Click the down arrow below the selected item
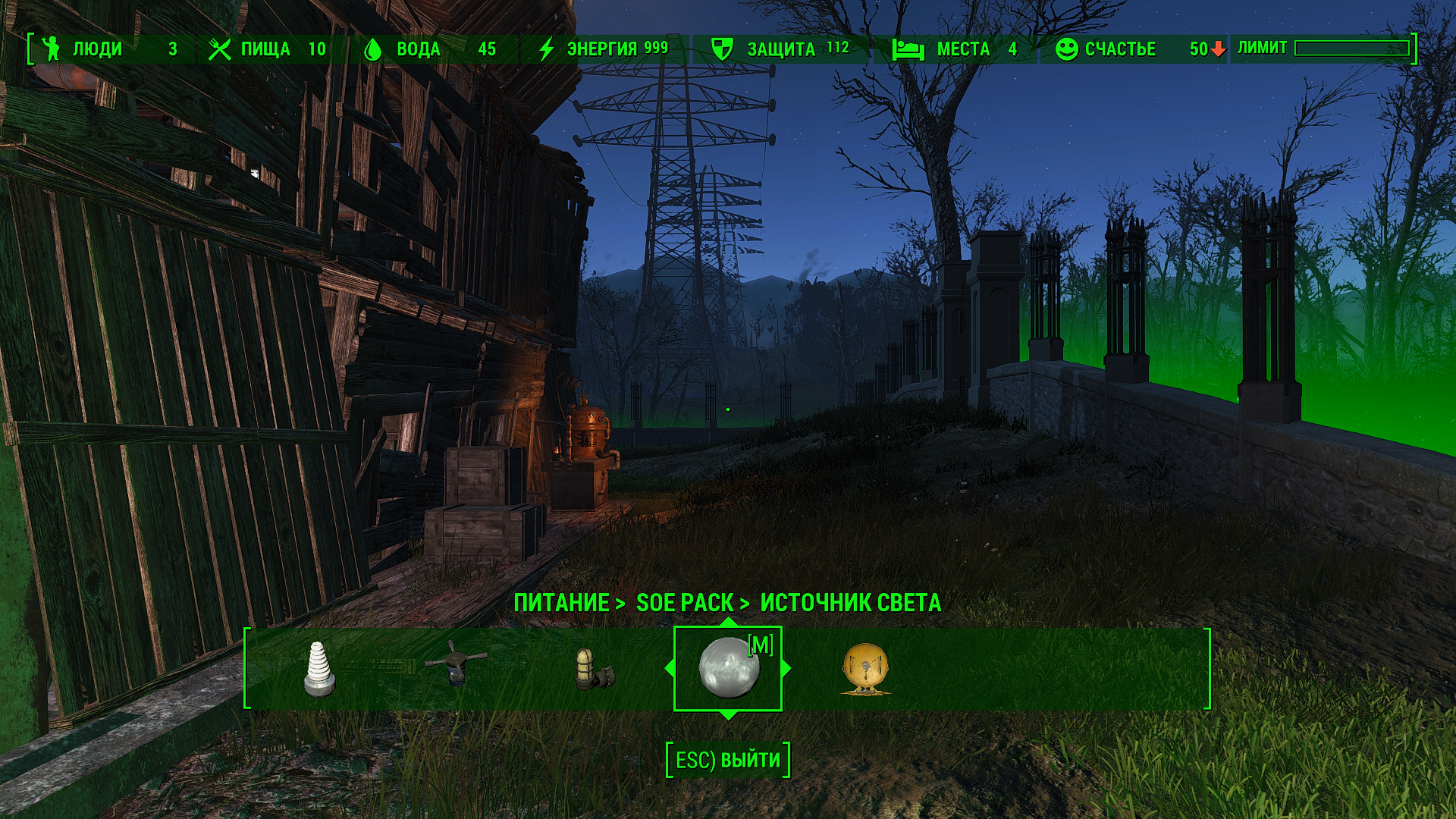Image resolution: width=1456 pixels, height=819 pixels. (728, 715)
